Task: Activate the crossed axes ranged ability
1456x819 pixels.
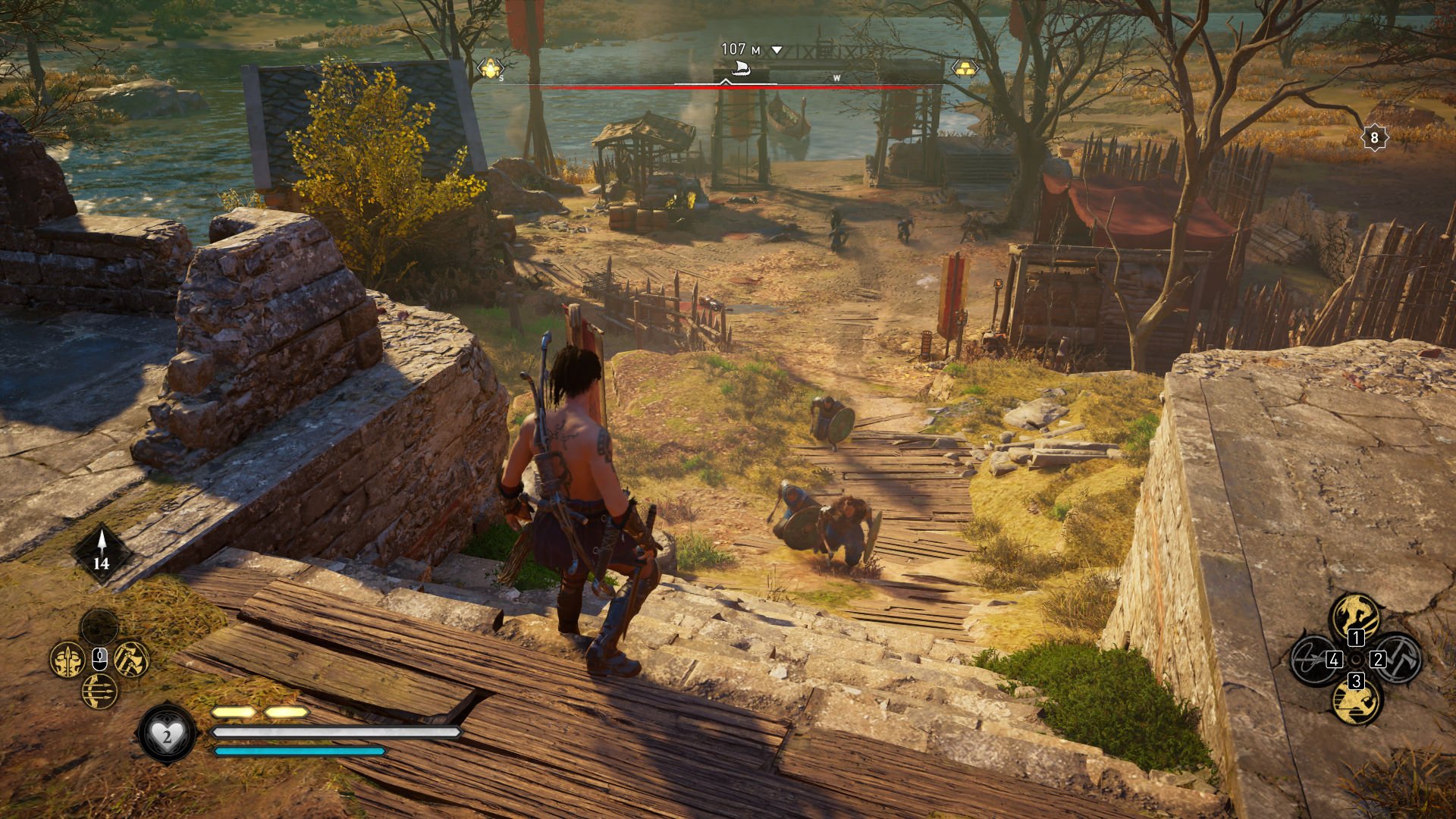Action: pos(131,659)
